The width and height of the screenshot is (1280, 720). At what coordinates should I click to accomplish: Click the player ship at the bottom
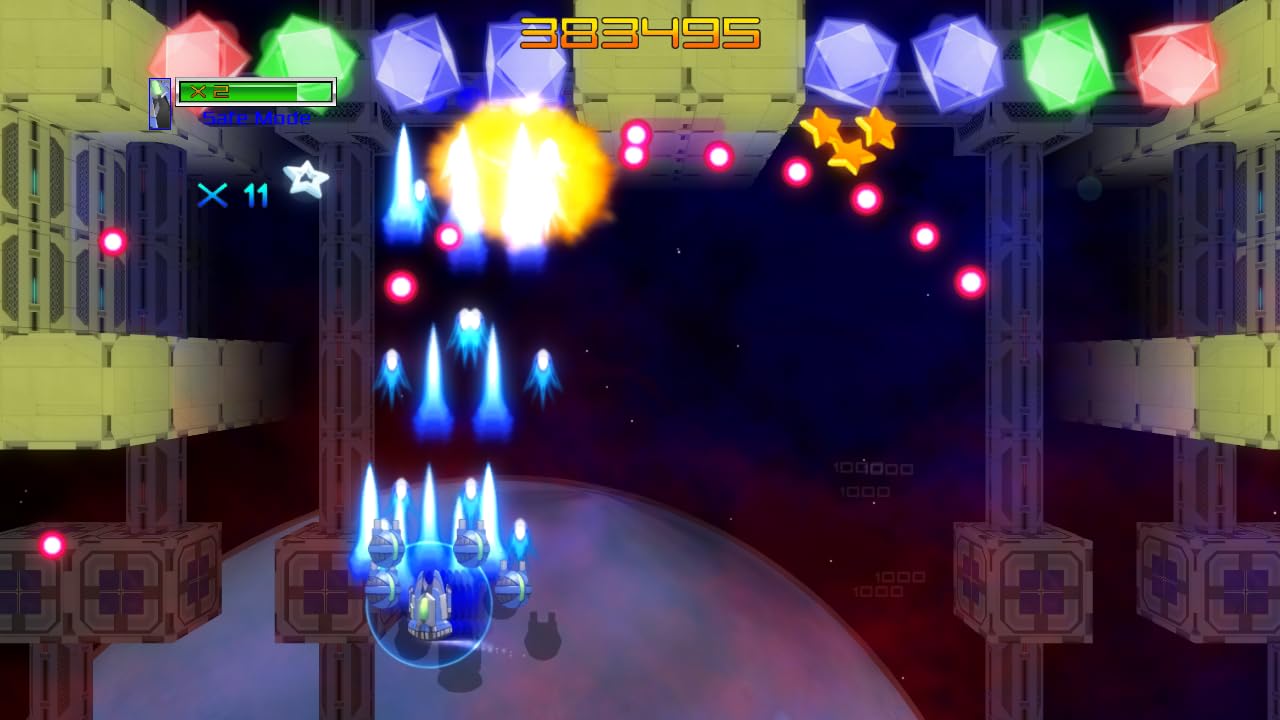432,605
